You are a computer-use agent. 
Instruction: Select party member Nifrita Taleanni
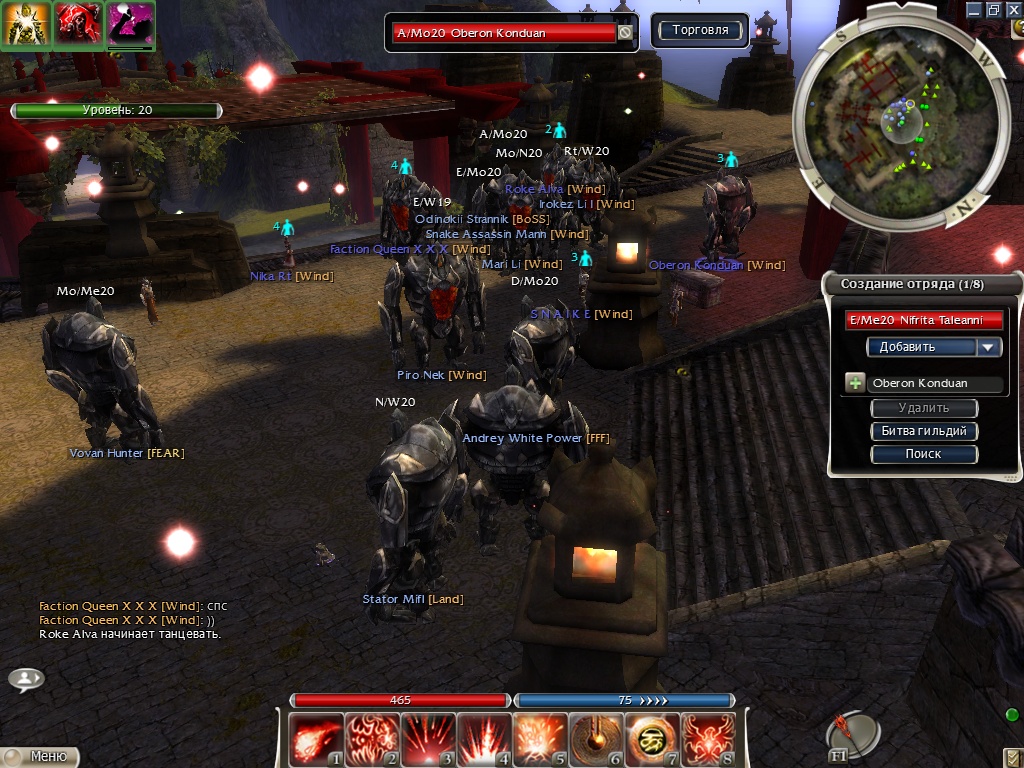point(924,320)
